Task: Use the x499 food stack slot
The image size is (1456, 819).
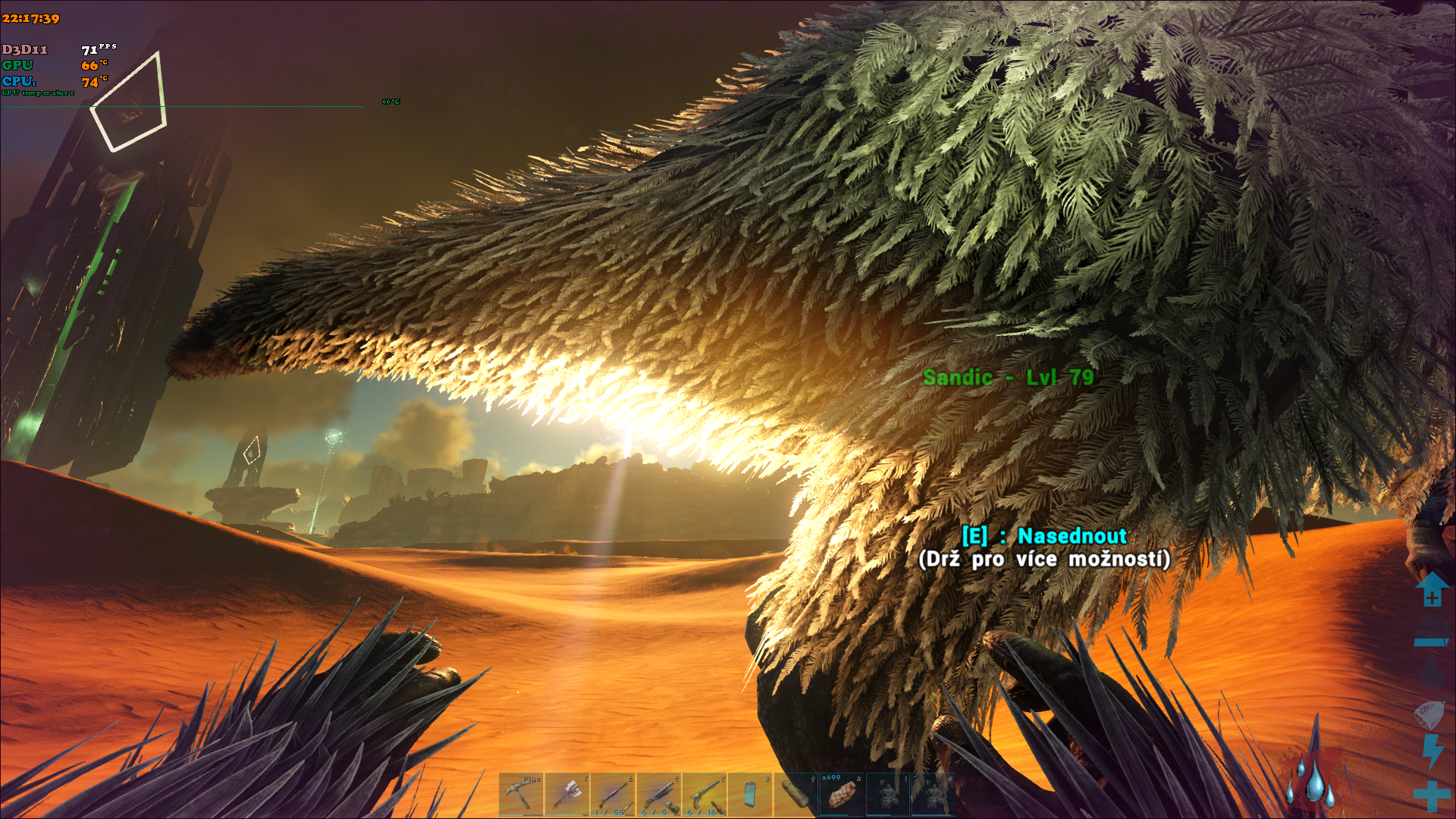Action: pyautogui.click(x=842, y=795)
